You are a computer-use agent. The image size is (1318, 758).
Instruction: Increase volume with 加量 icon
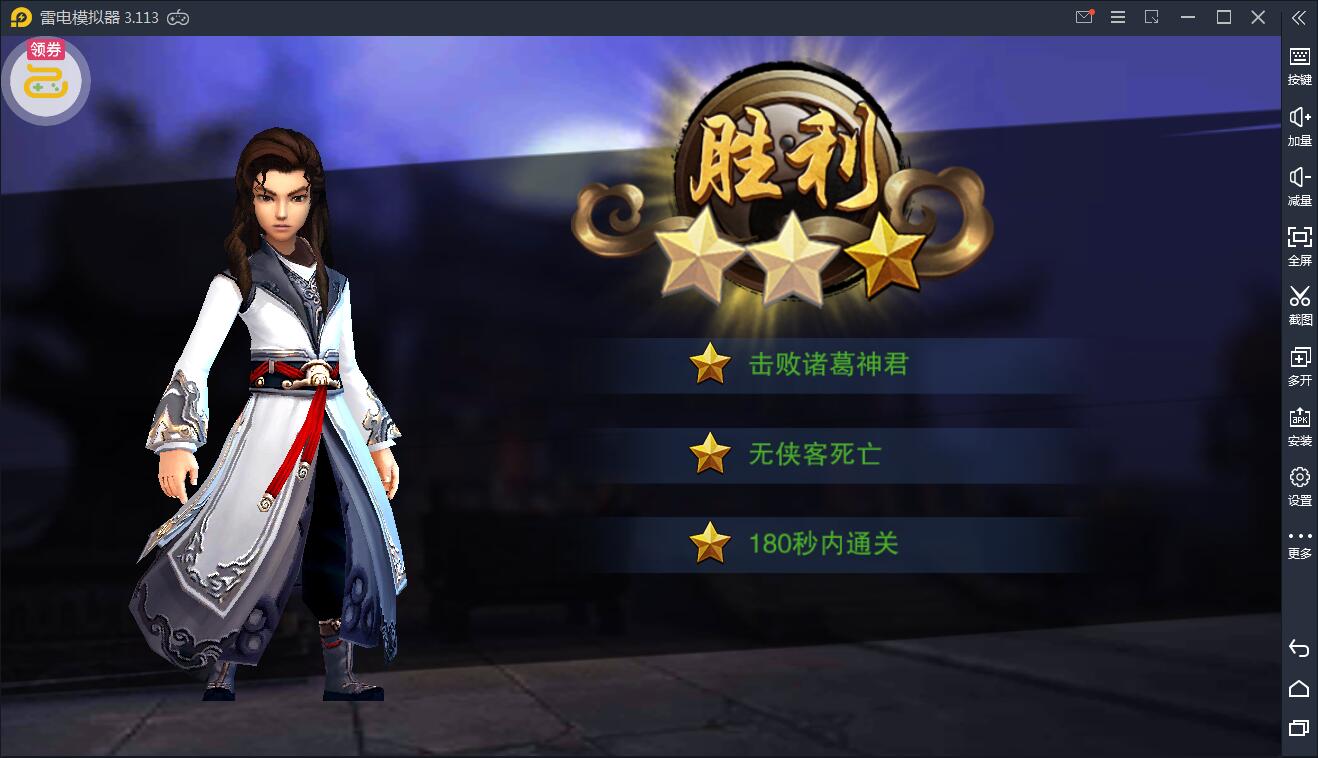click(x=1299, y=128)
